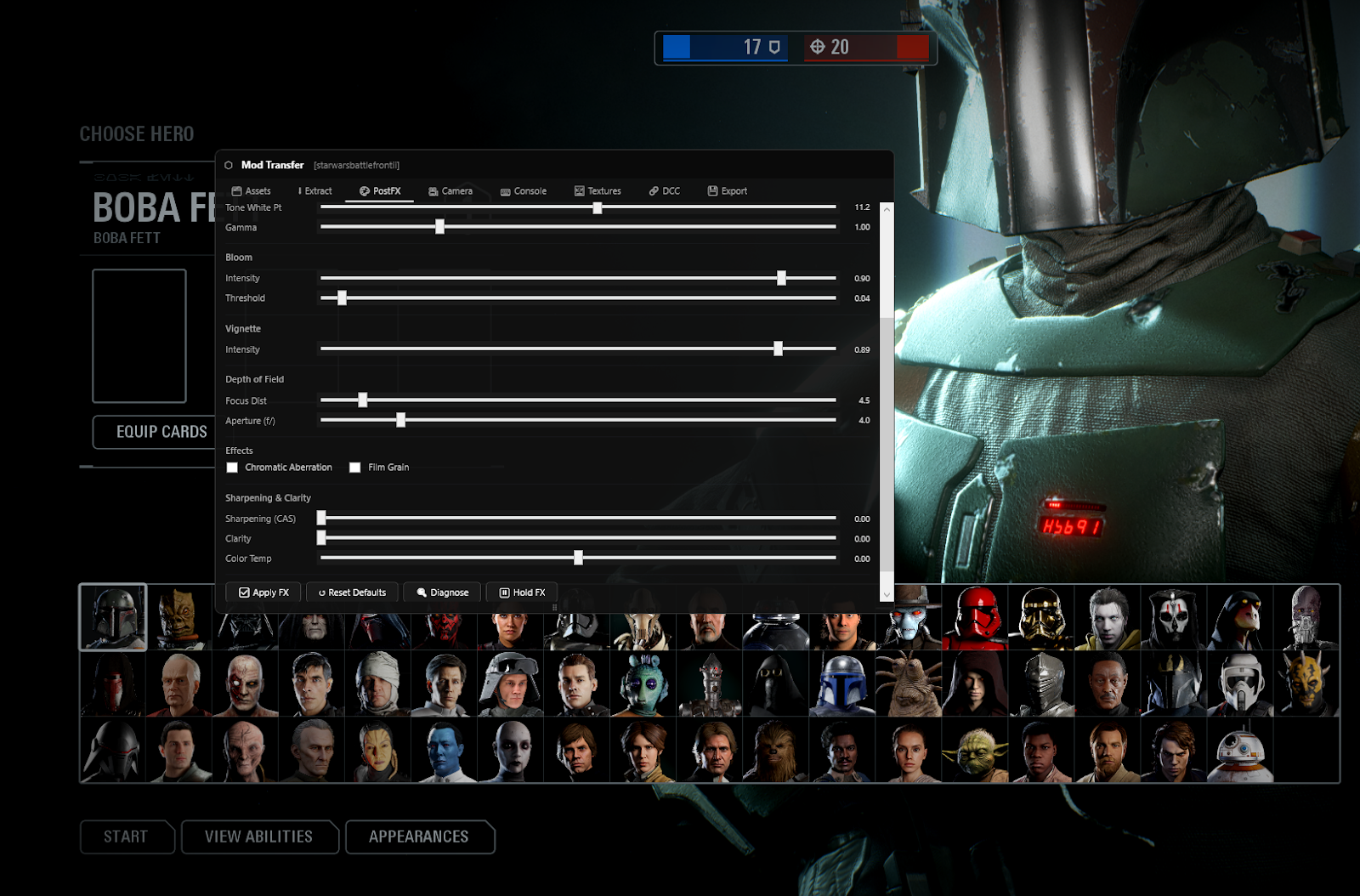Click Reset Defaults
Image resolution: width=1360 pixels, height=896 pixels.
point(352,592)
